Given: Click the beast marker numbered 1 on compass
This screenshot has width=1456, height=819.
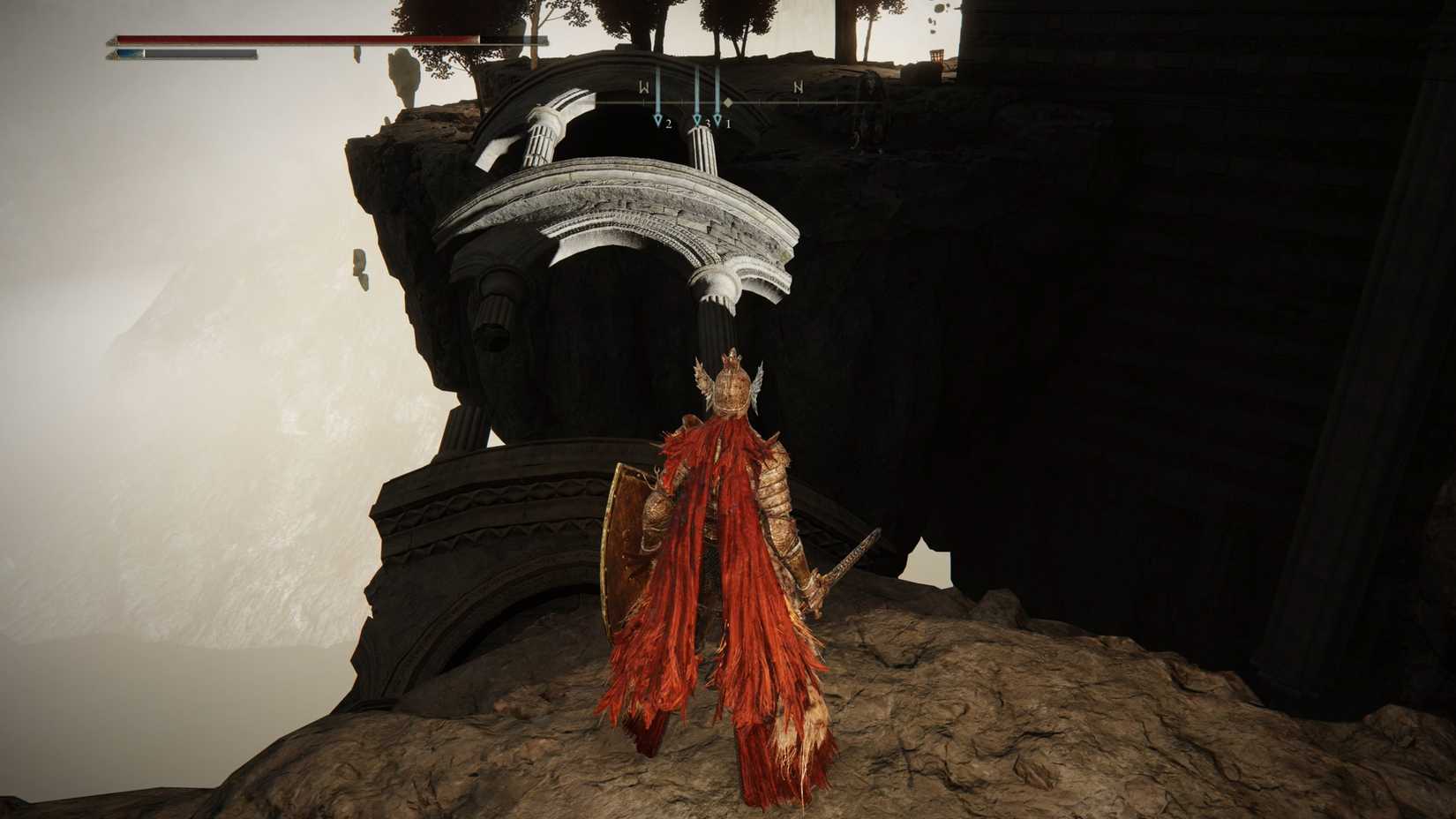Looking at the screenshot, I should click(x=717, y=119).
